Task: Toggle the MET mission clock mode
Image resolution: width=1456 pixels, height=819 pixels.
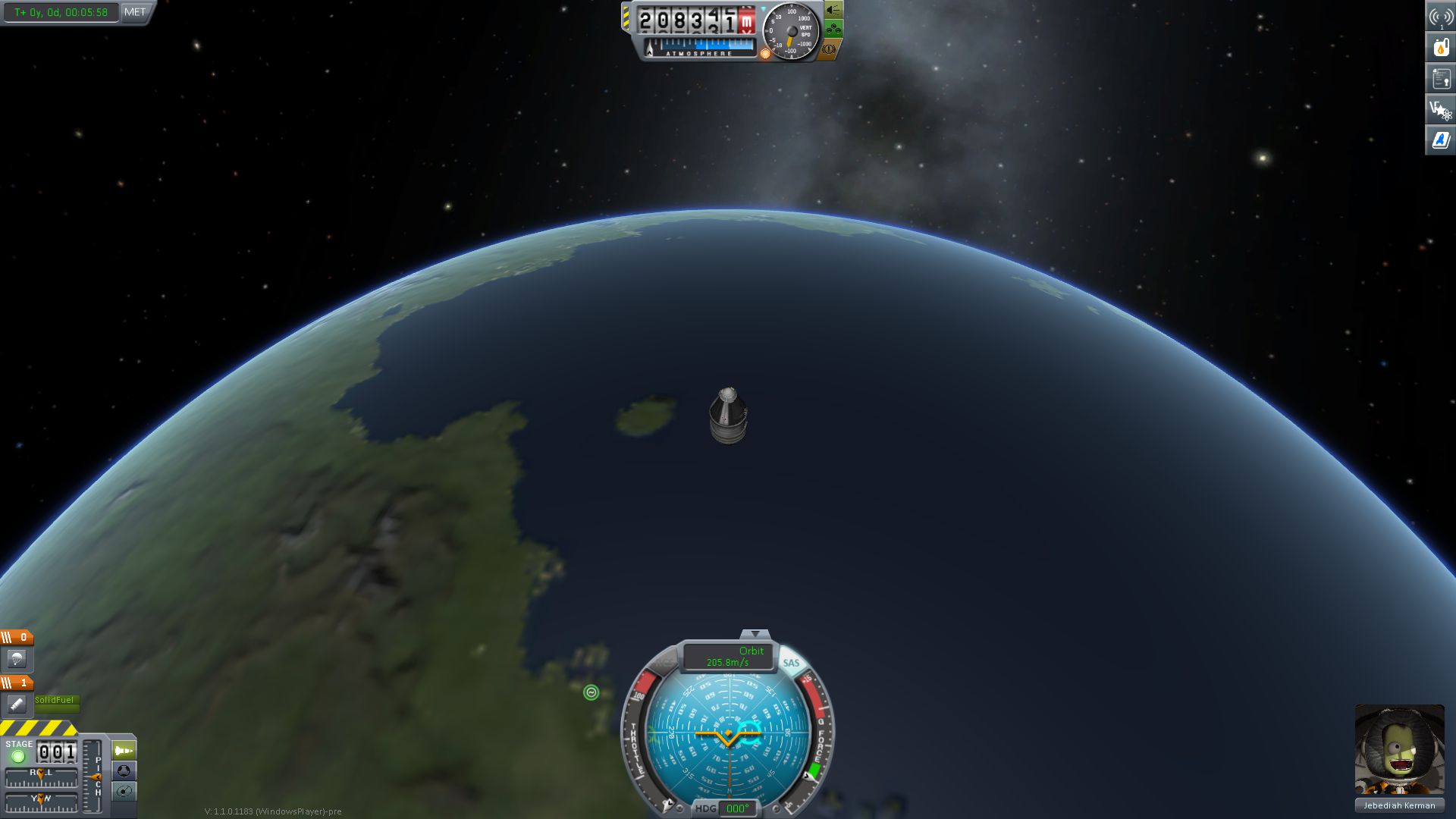Action: (x=135, y=12)
